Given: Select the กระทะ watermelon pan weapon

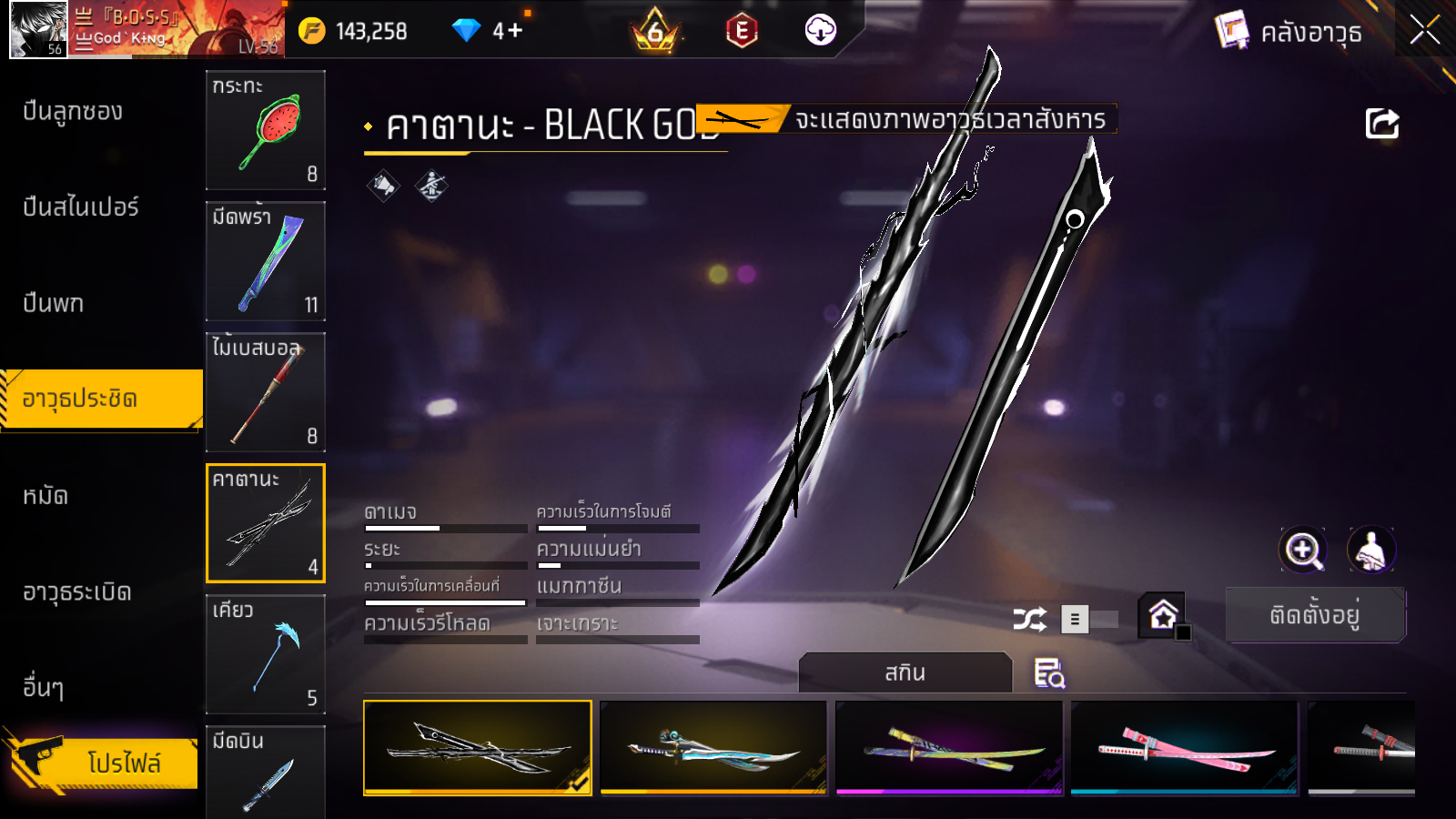Looking at the screenshot, I should pyautogui.click(x=266, y=130).
